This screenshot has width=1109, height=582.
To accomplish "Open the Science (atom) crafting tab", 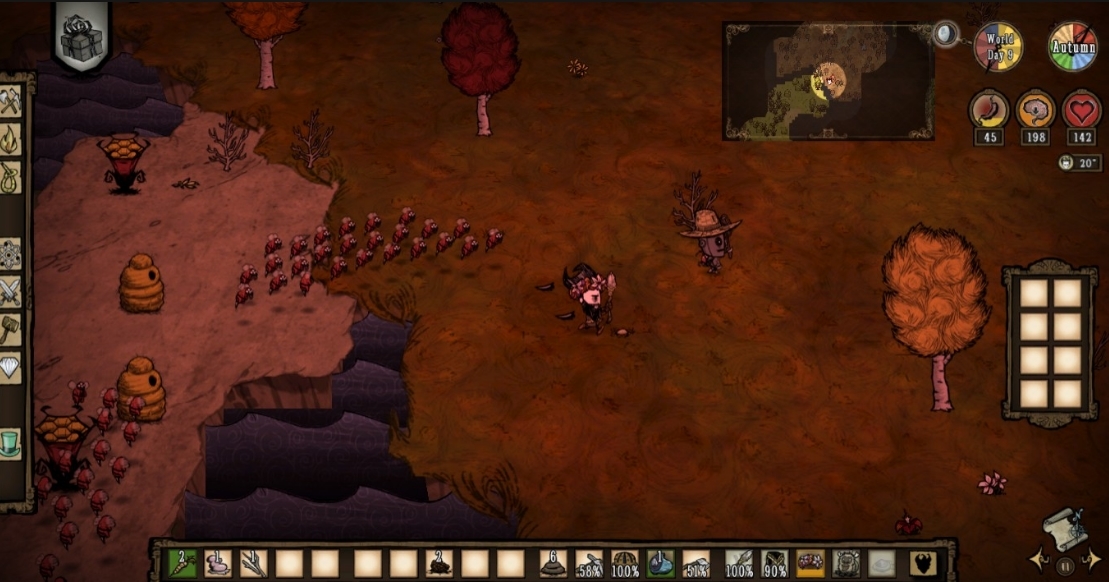I will coord(10,254).
